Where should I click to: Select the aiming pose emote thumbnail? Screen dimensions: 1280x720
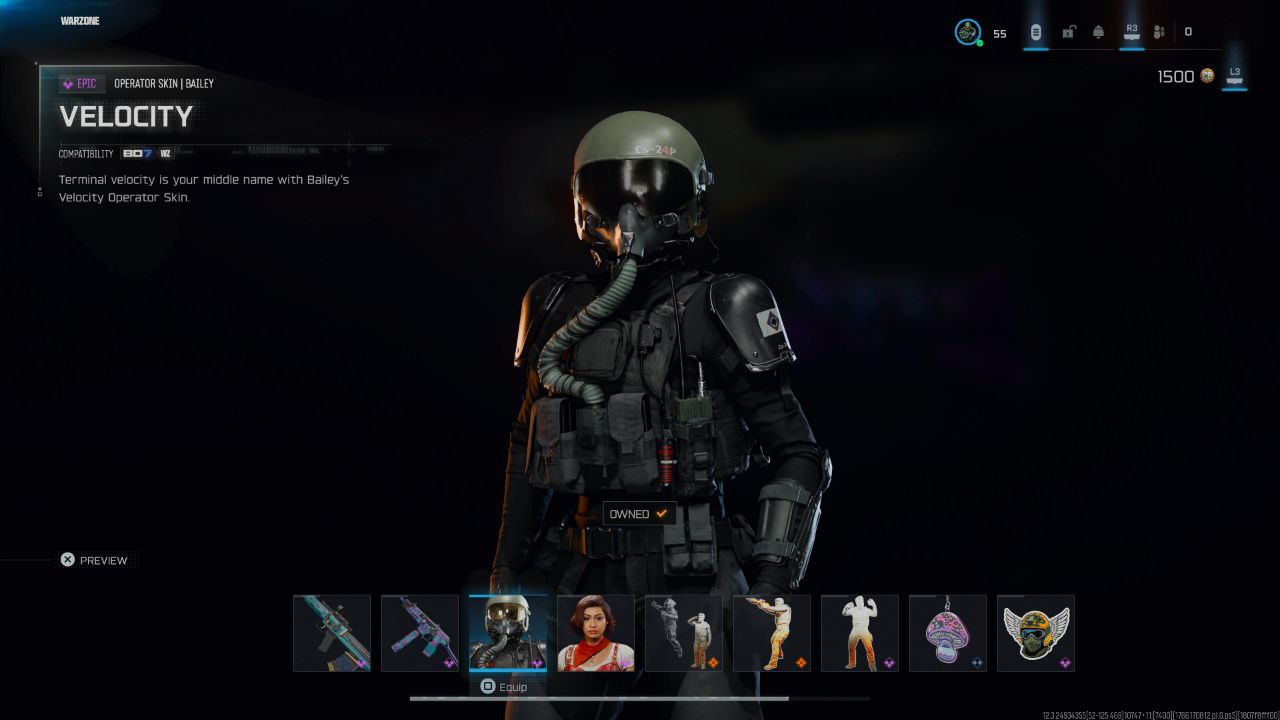coord(772,633)
